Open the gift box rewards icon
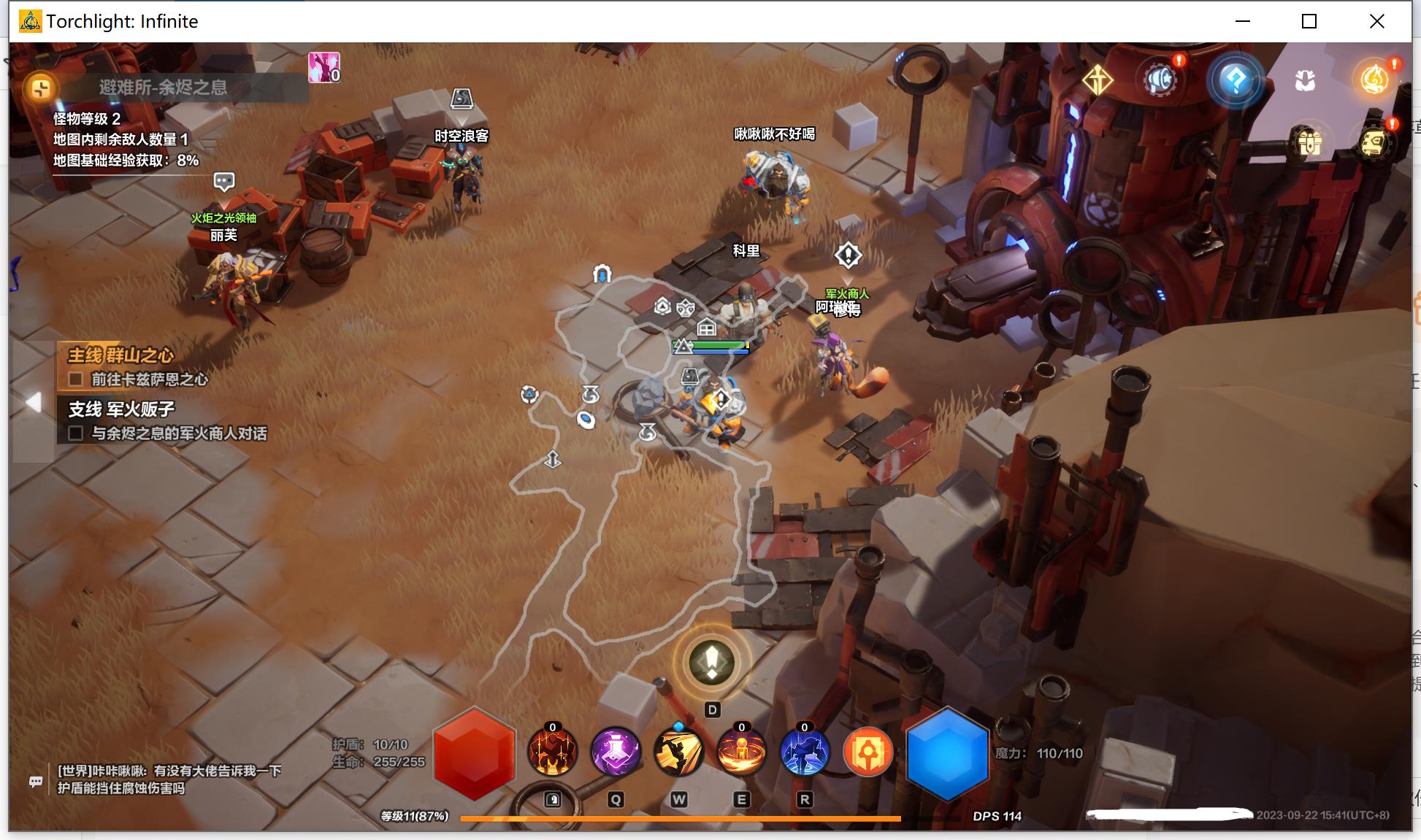 point(1309,142)
